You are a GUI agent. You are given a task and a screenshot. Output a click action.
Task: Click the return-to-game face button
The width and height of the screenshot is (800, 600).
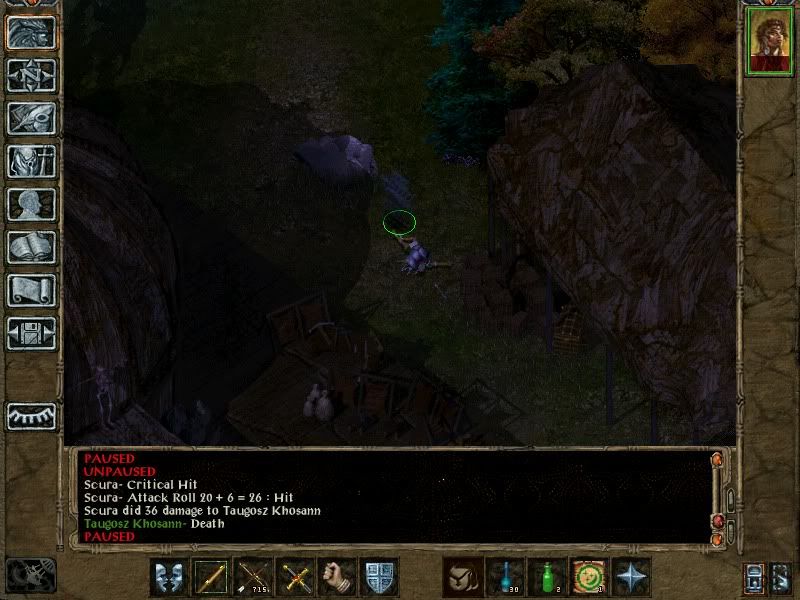(x=31, y=32)
